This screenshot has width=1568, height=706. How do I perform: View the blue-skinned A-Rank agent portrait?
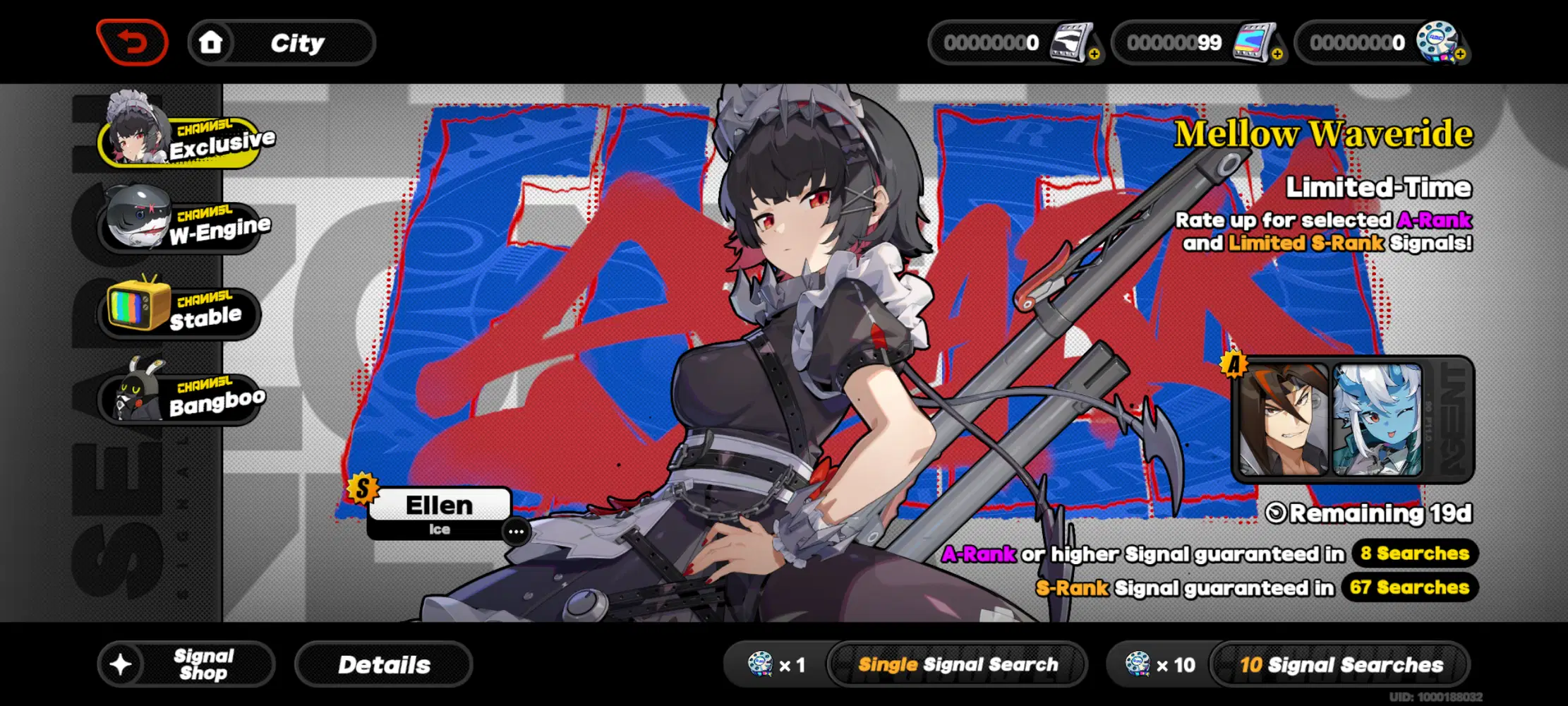(1376, 419)
